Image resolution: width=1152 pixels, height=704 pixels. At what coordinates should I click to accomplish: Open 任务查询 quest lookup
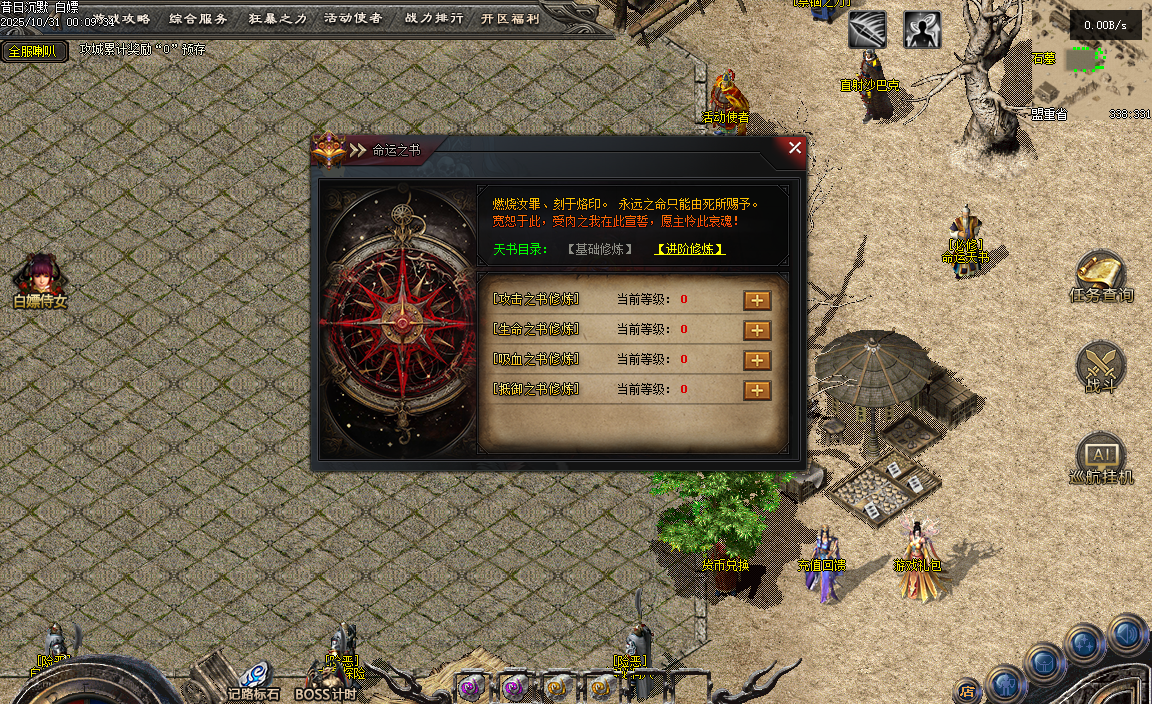coord(1101,277)
